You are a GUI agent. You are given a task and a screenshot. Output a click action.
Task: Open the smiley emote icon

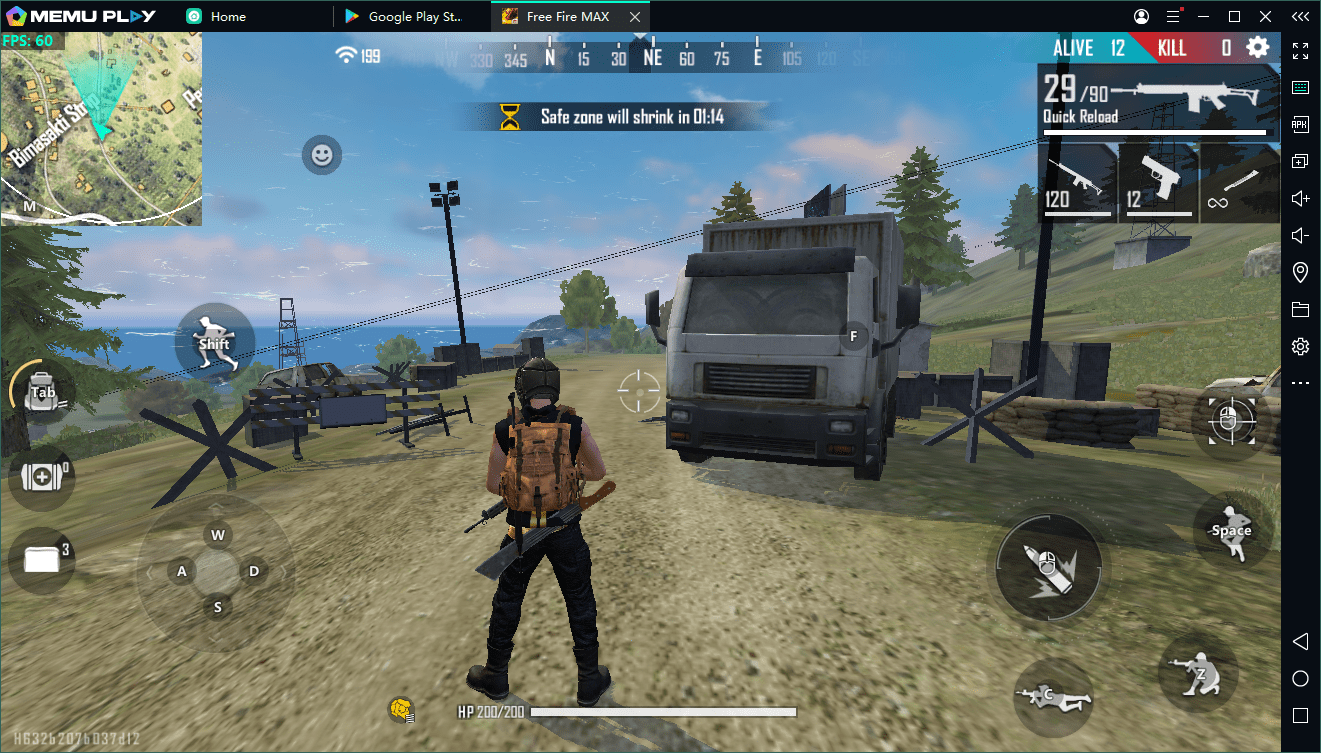pyautogui.click(x=321, y=155)
